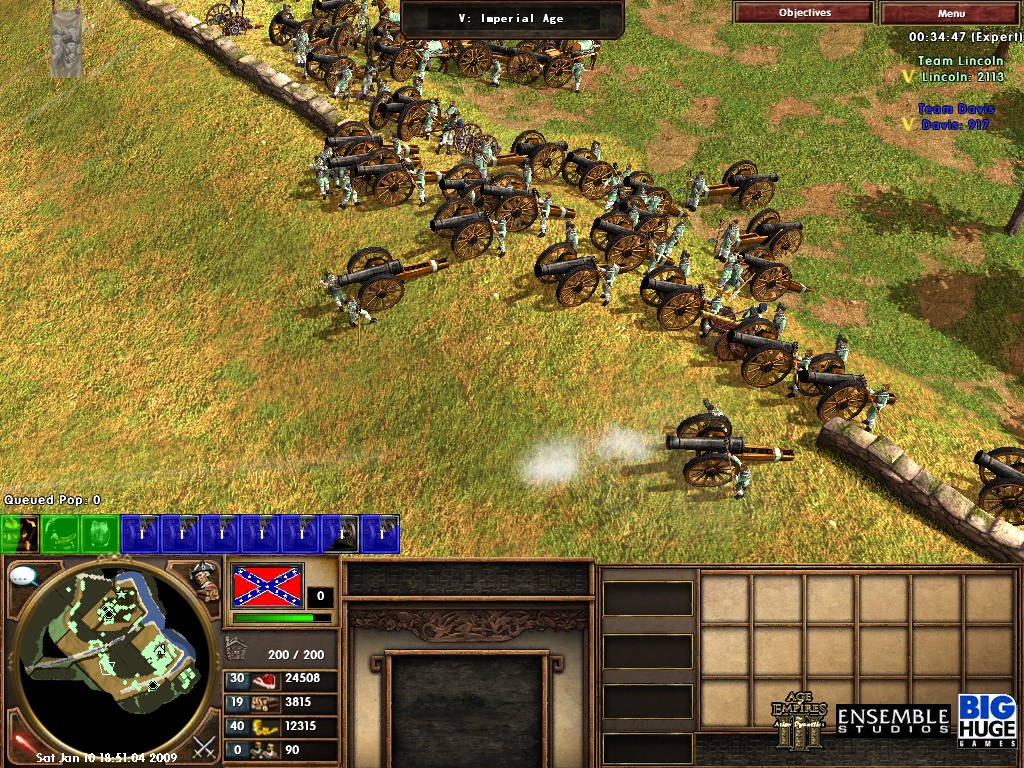Click the hanging banner icon at top-left
Image resolution: width=1024 pixels, height=768 pixels.
[x=67, y=42]
